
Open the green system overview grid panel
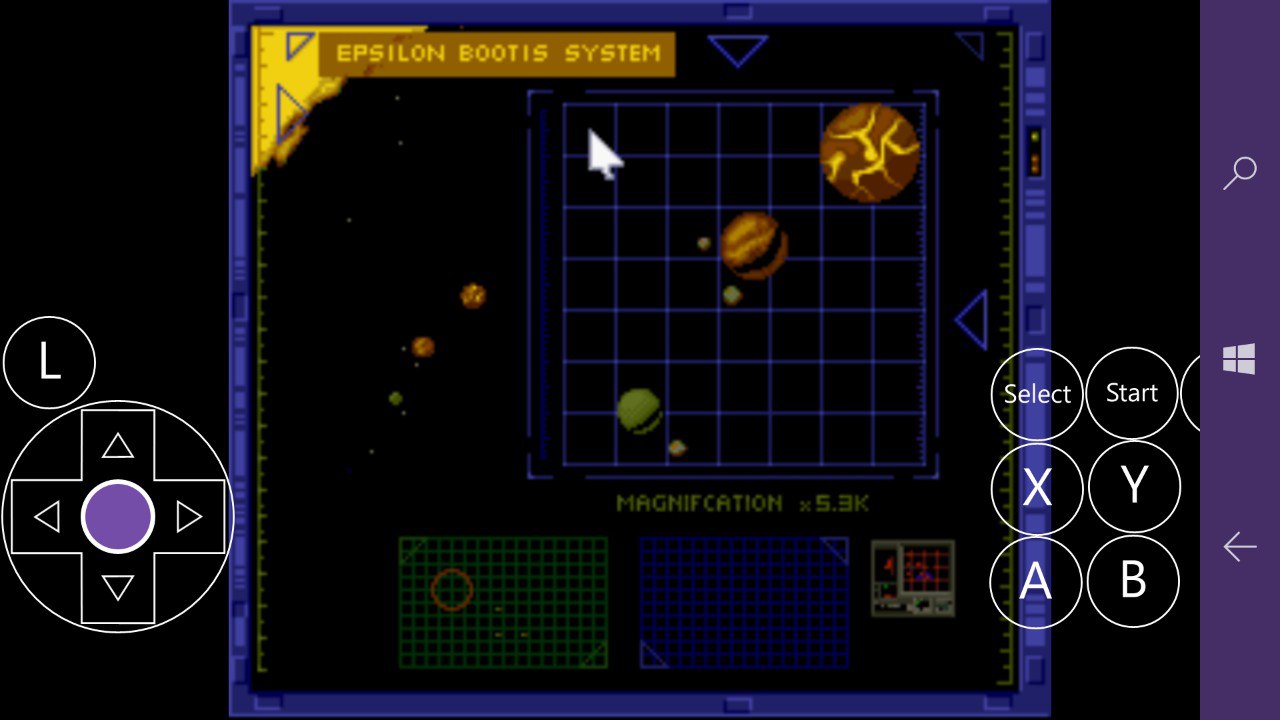click(503, 602)
